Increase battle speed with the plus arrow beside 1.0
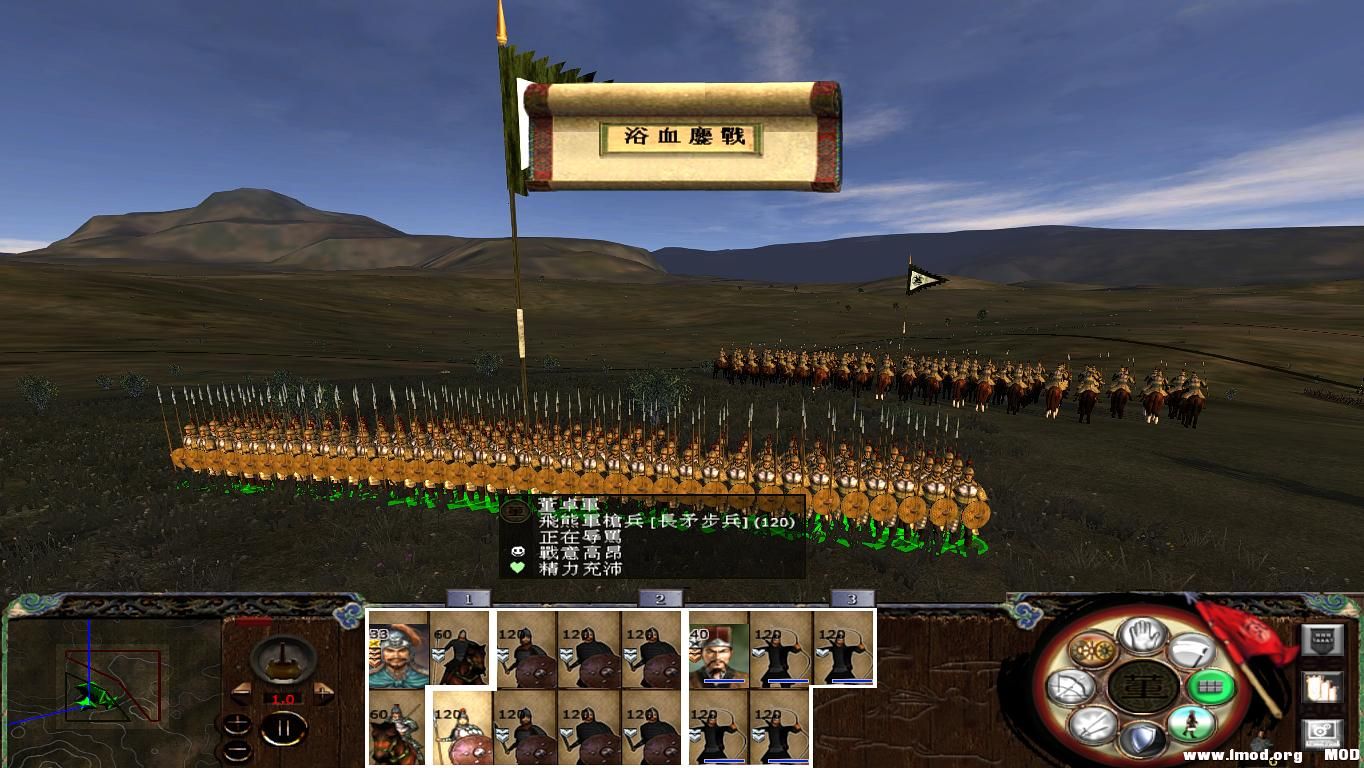Viewport: 1364px width, 768px height. tap(322, 692)
